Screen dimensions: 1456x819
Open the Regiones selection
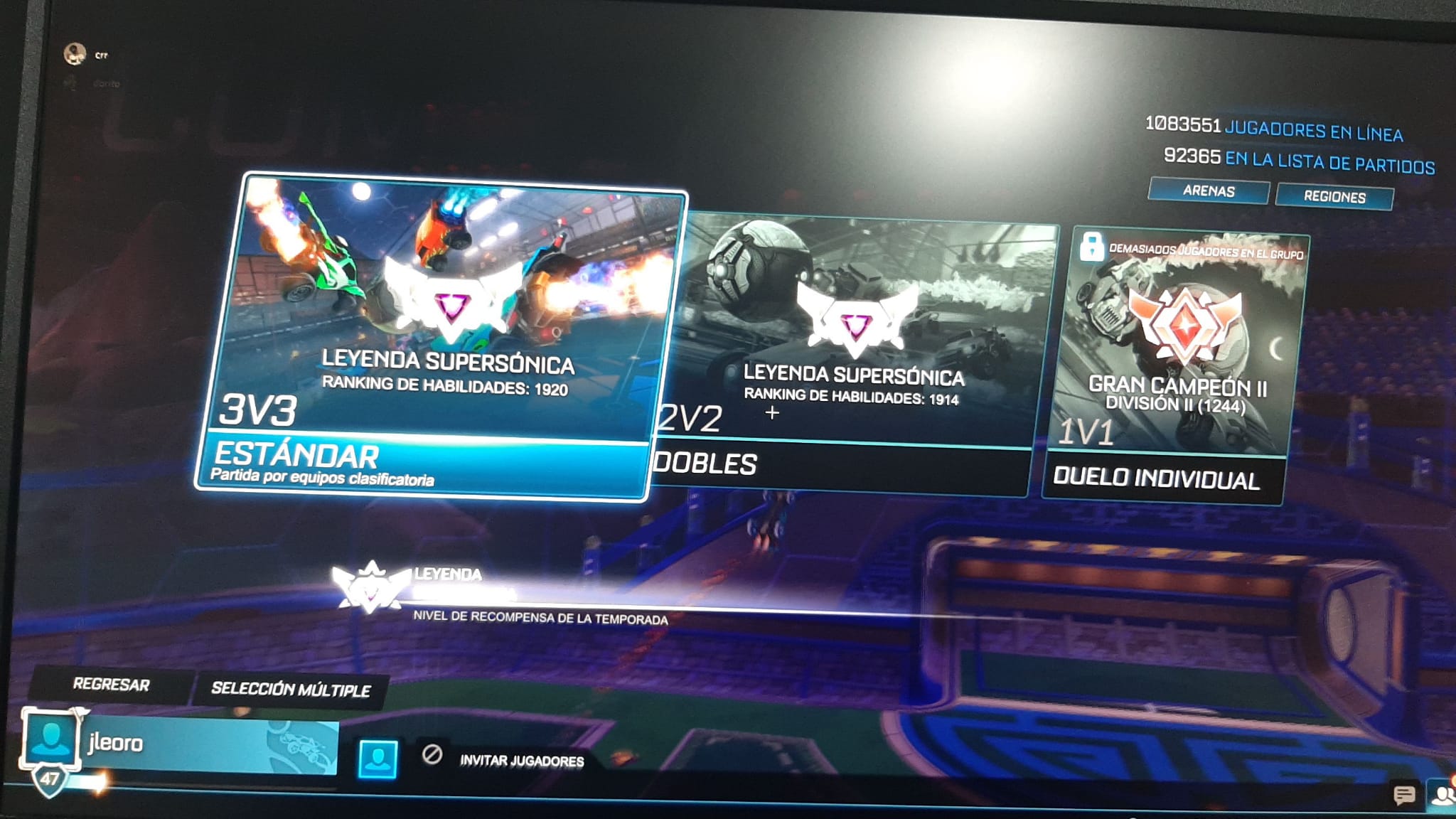(x=1334, y=193)
